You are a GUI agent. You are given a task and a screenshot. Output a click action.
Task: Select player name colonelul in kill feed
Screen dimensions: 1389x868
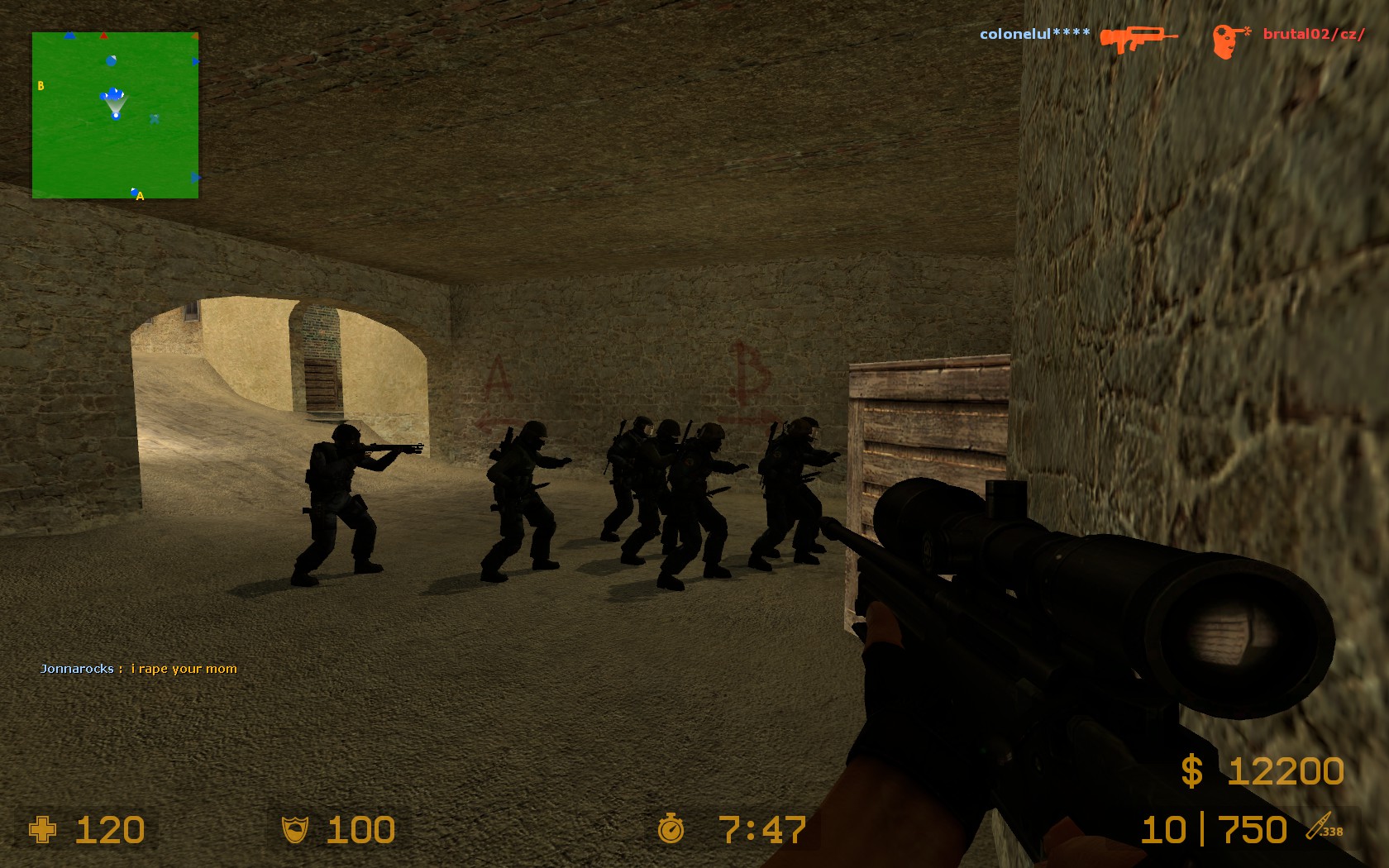tap(1034, 35)
